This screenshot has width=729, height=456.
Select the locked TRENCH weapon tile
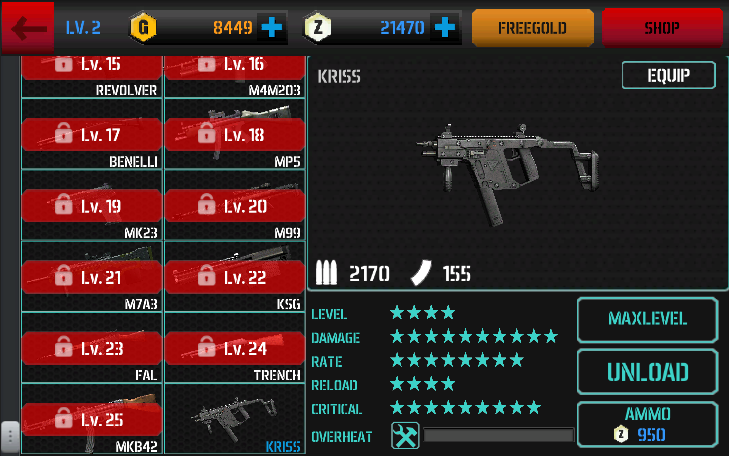(234, 348)
